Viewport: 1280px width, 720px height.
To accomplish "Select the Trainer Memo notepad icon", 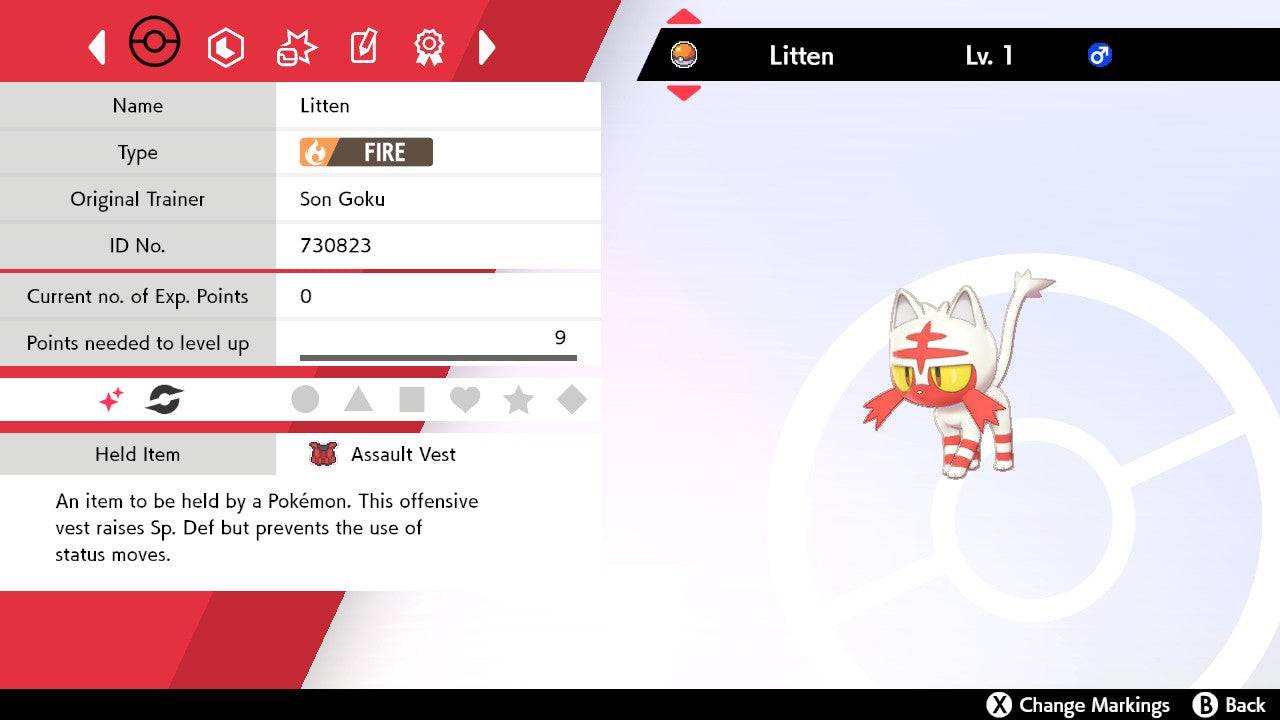I will [x=363, y=46].
